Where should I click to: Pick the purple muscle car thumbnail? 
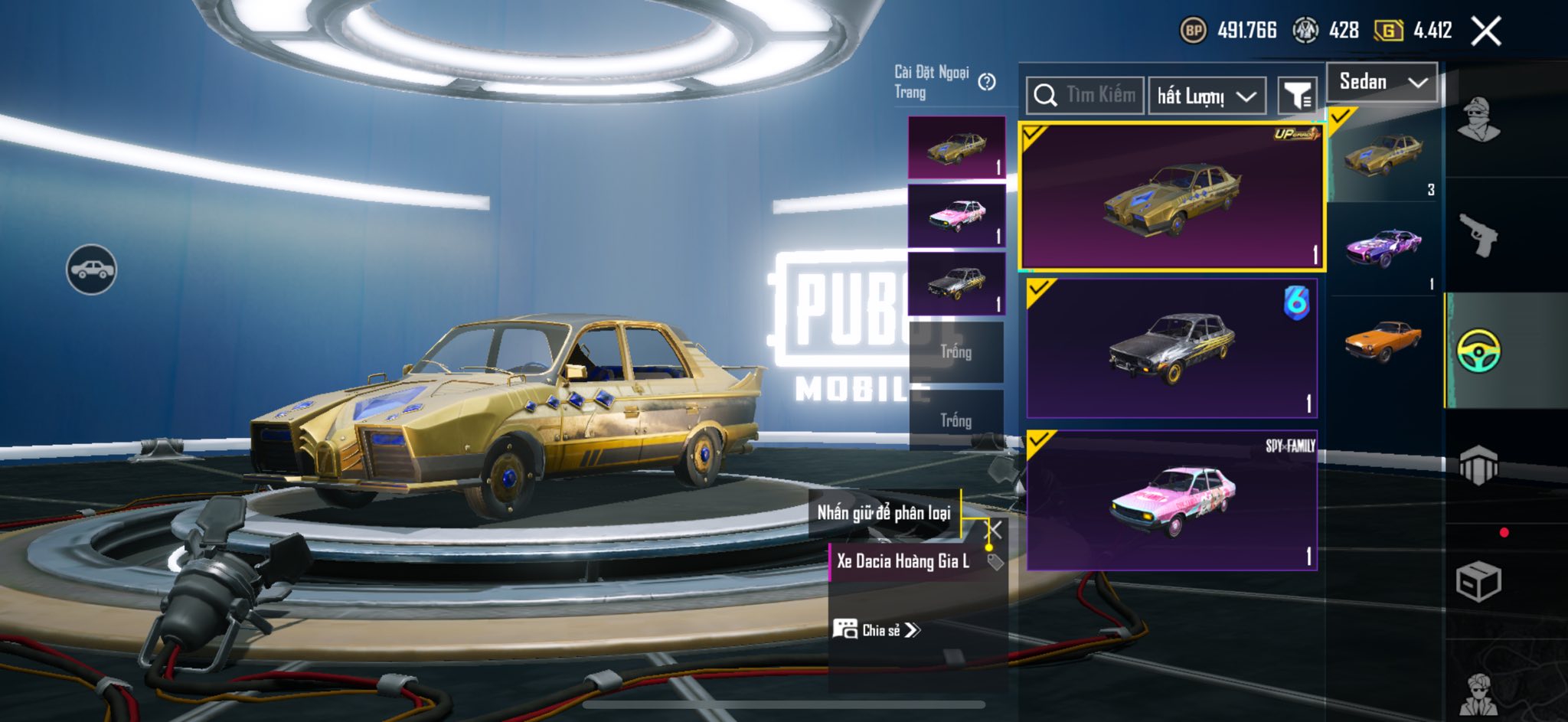(1384, 248)
